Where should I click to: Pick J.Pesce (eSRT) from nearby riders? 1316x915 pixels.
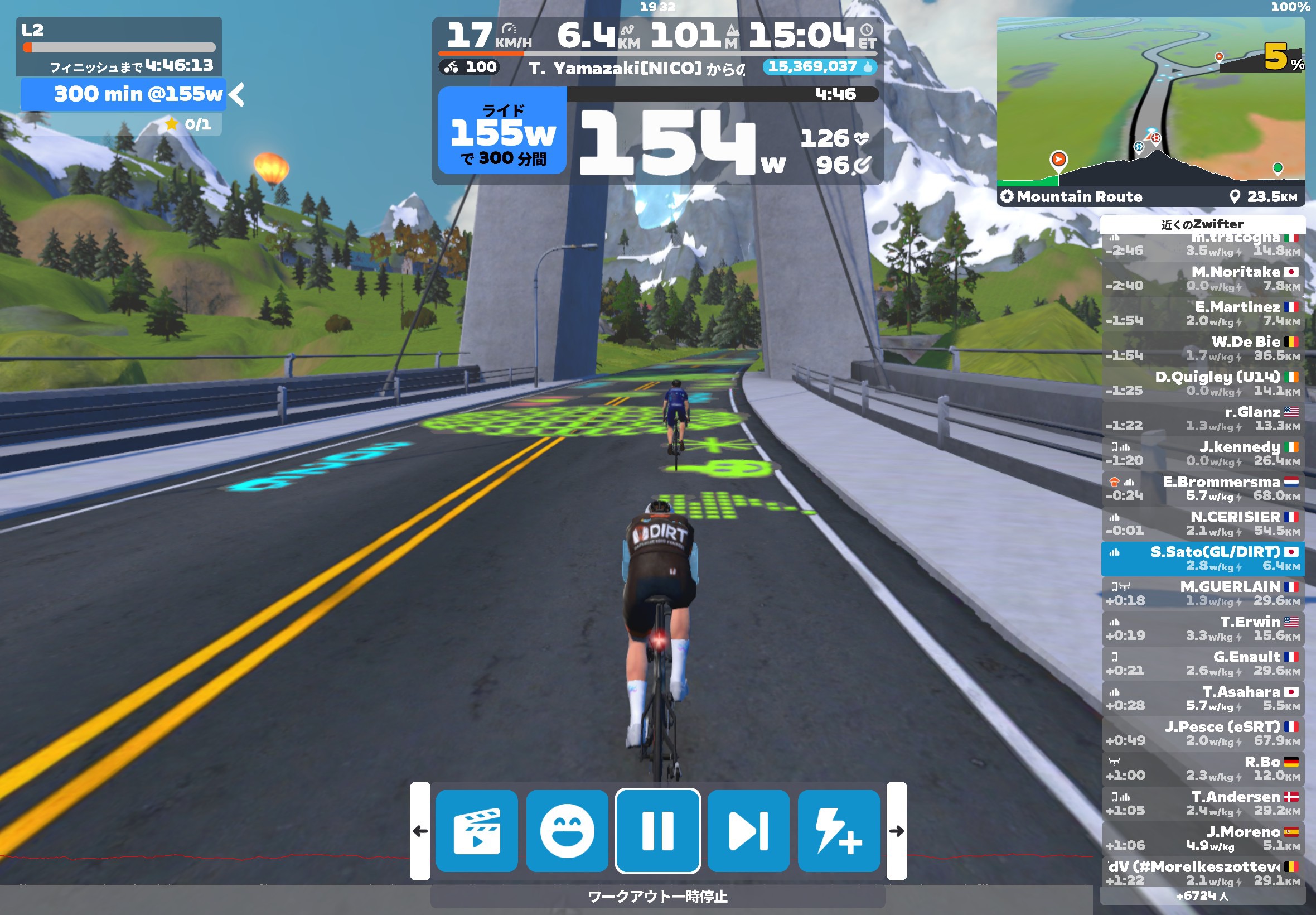[x=1202, y=733]
